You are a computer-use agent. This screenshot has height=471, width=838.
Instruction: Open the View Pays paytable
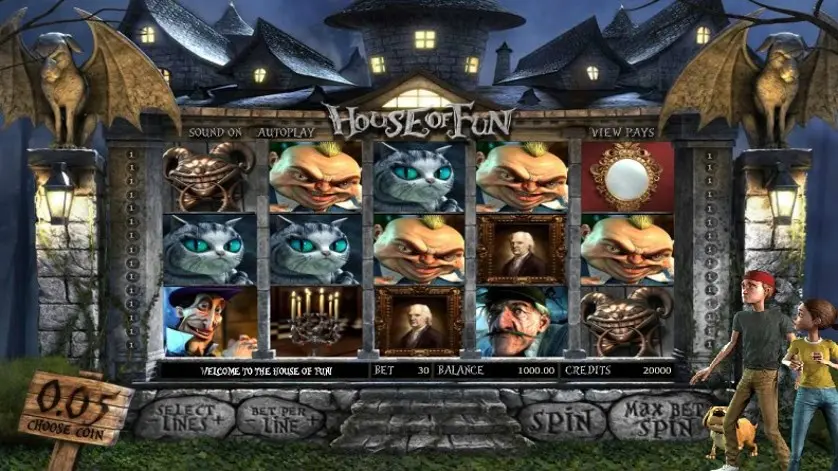(x=621, y=132)
